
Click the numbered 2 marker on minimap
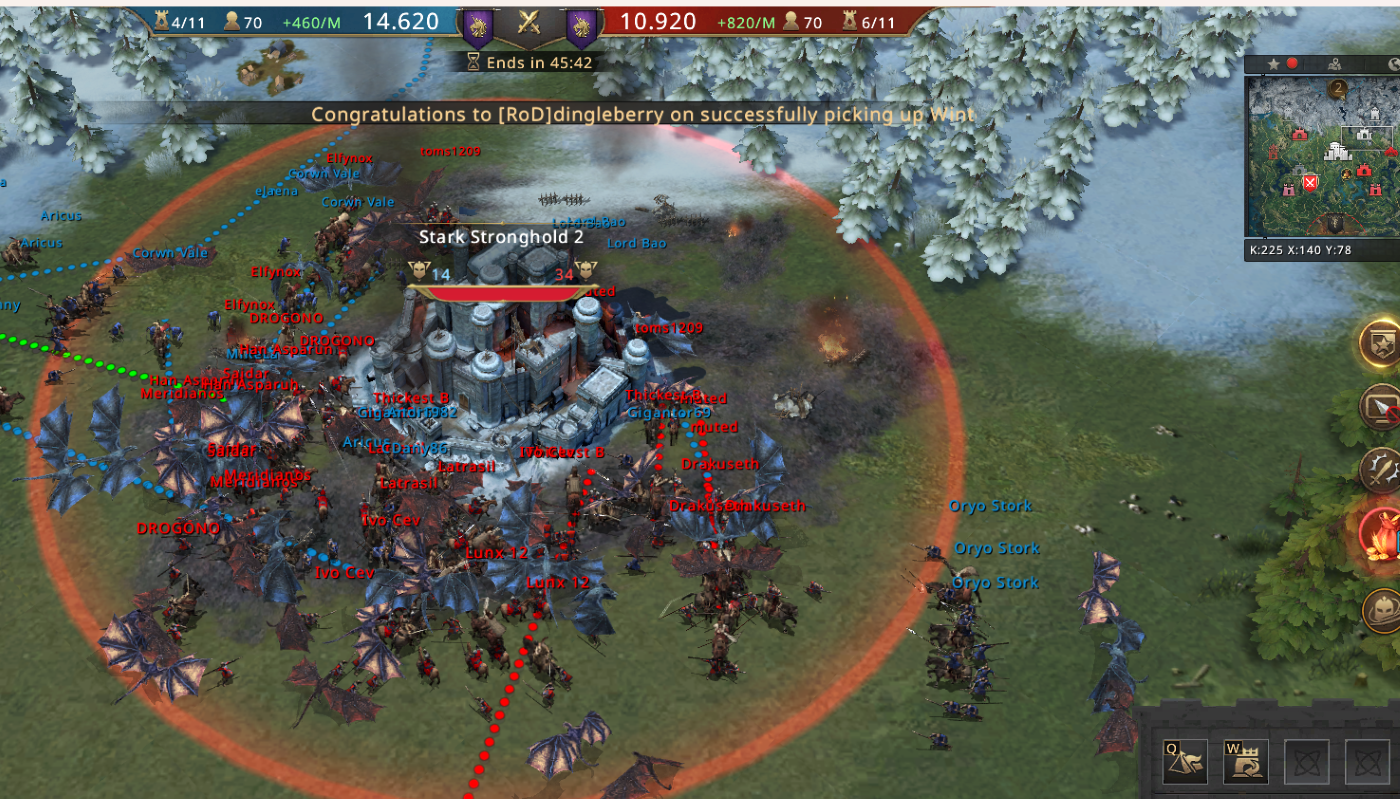coord(1338,90)
